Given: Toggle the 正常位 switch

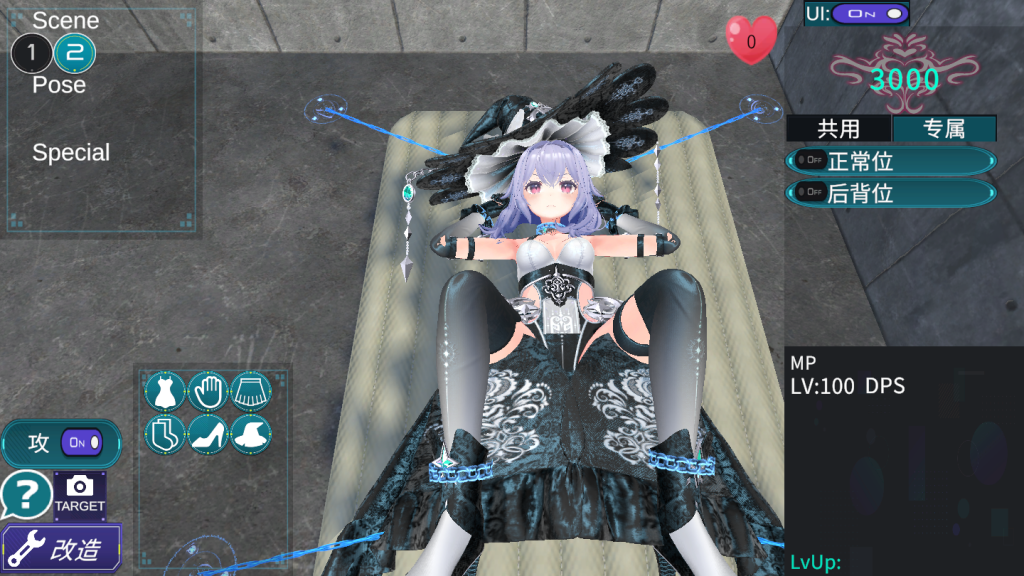Looking at the screenshot, I should tap(806, 161).
